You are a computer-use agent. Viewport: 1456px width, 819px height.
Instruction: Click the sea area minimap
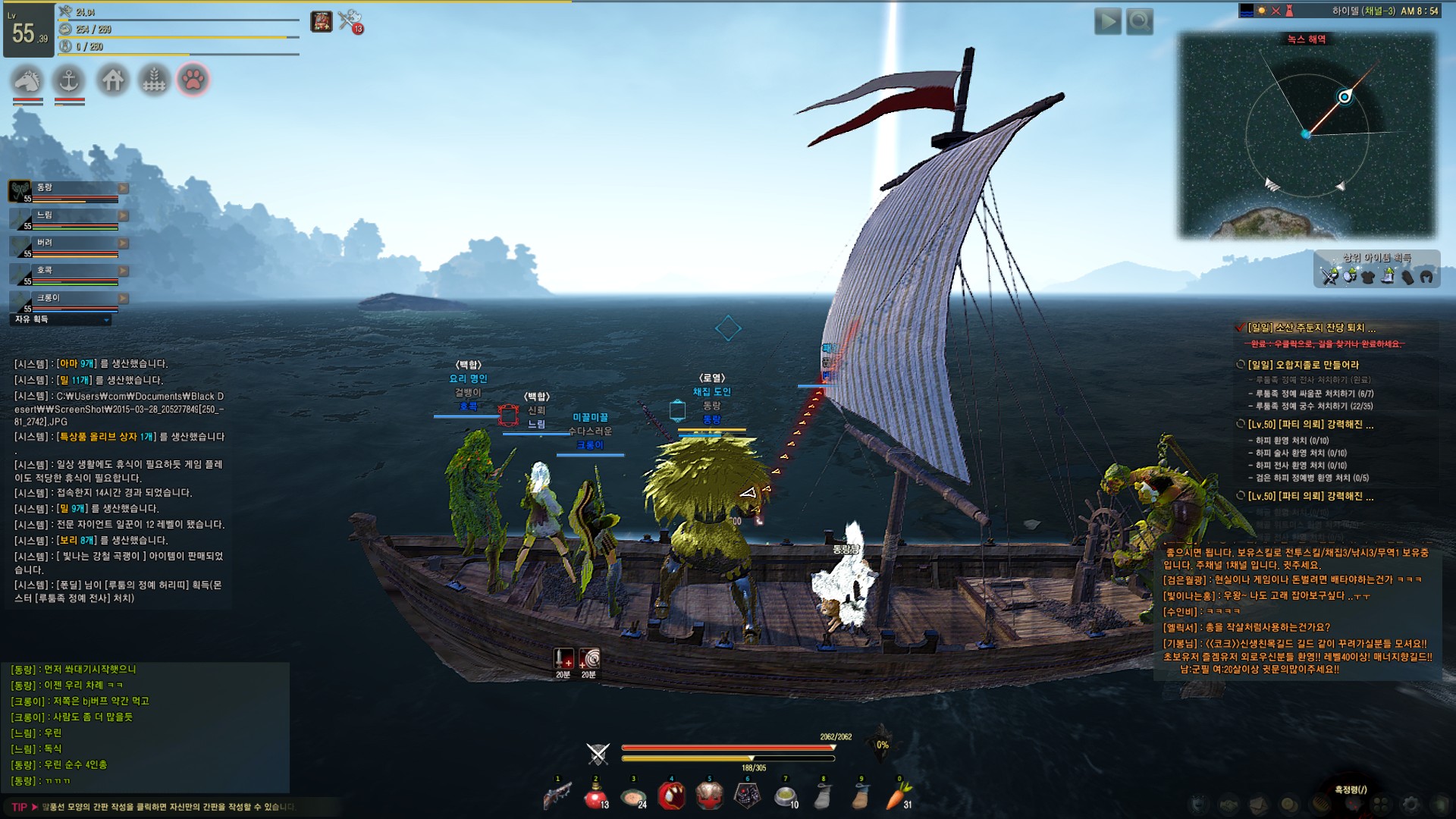point(1307,136)
